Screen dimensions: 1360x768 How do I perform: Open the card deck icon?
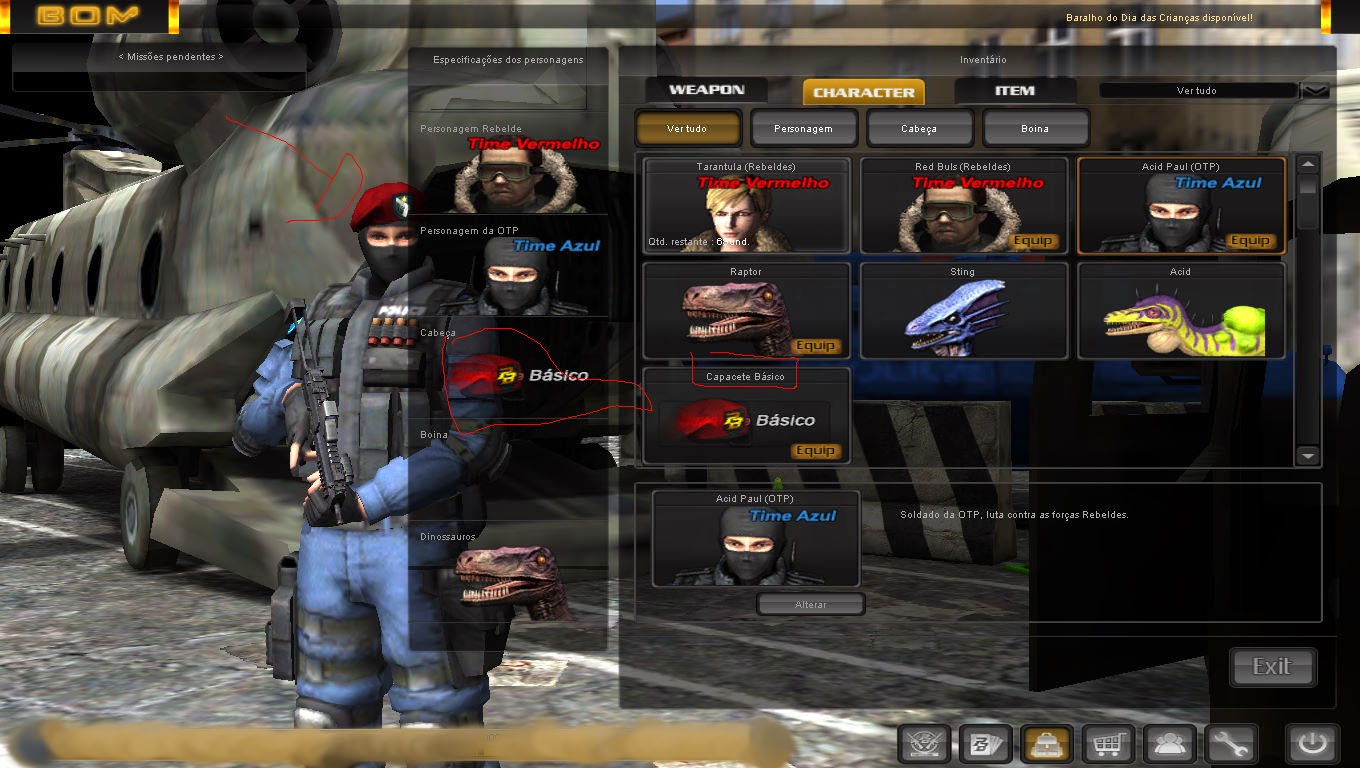[983, 744]
